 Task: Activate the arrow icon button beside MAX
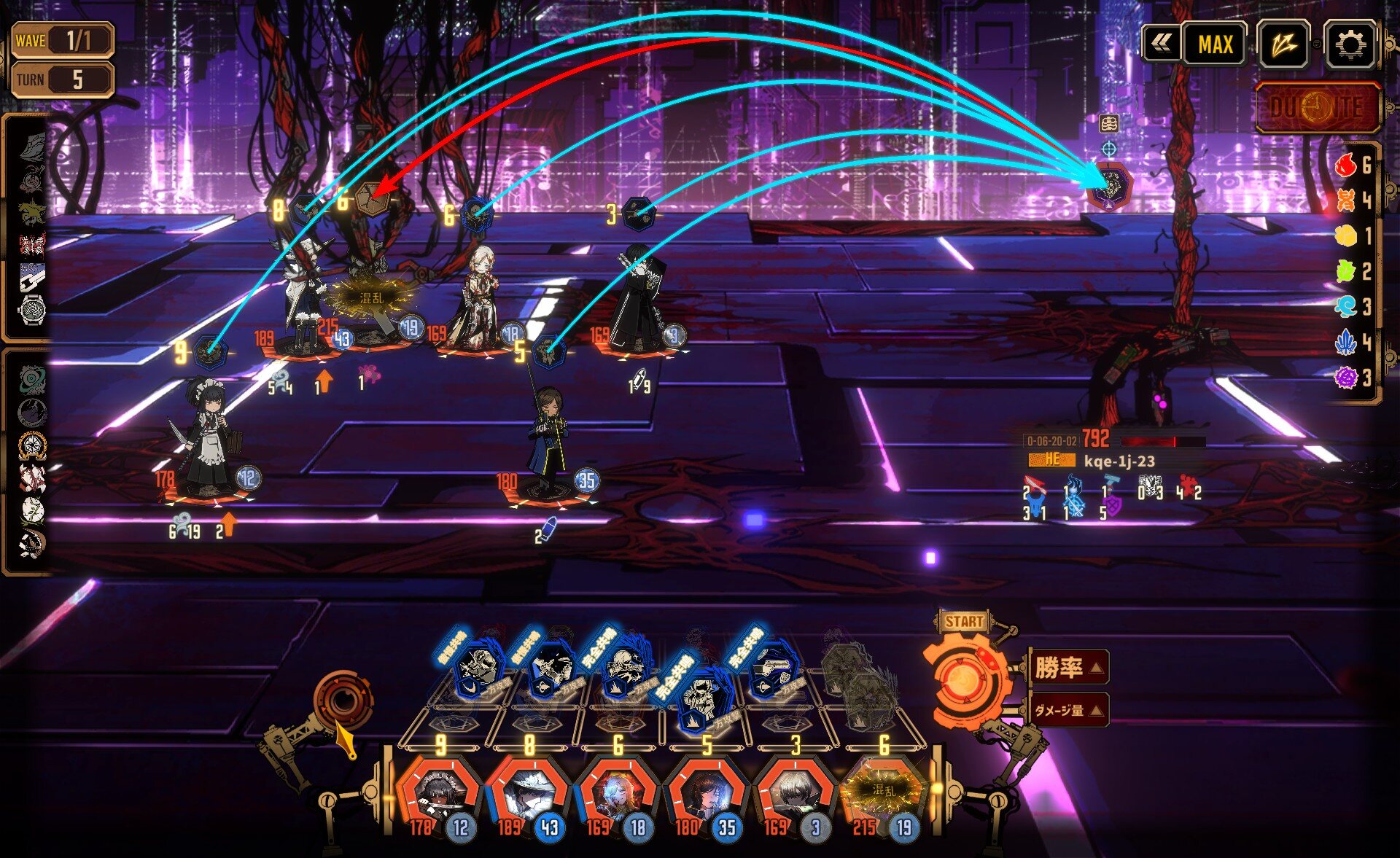[x=1283, y=45]
